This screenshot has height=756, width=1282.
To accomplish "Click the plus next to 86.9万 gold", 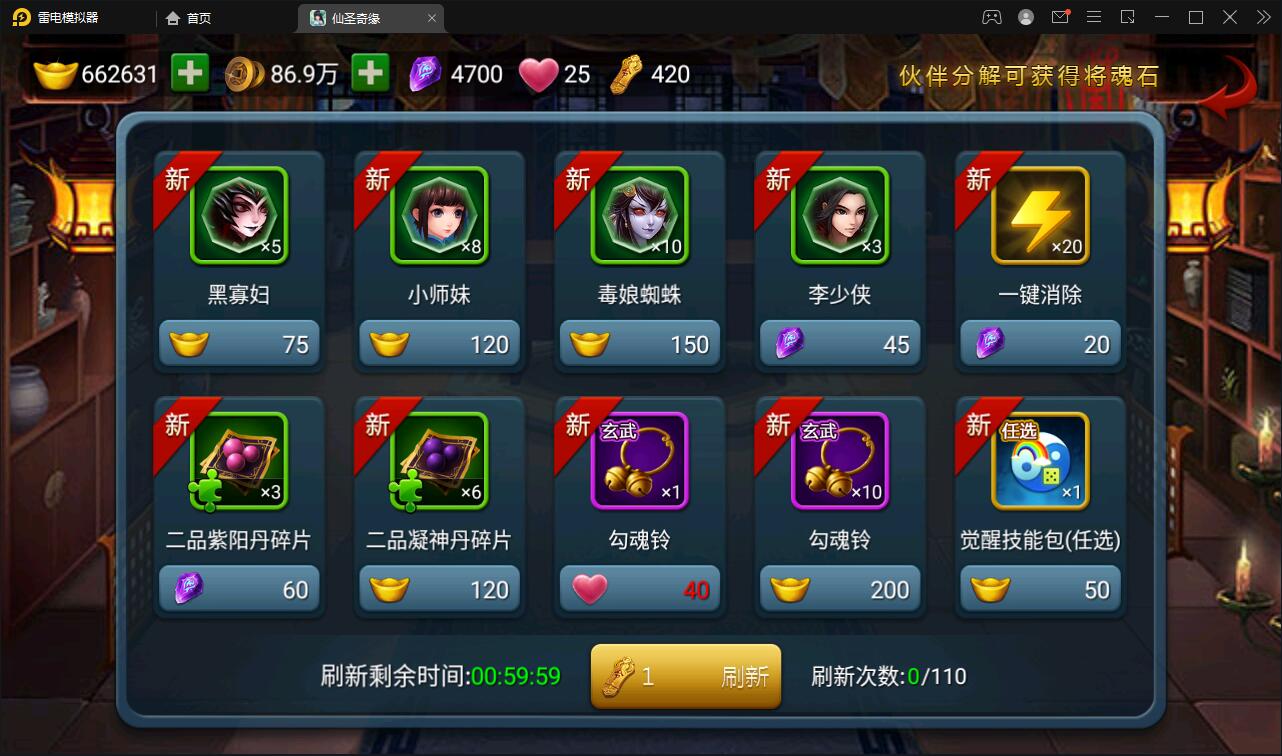I will [370, 73].
